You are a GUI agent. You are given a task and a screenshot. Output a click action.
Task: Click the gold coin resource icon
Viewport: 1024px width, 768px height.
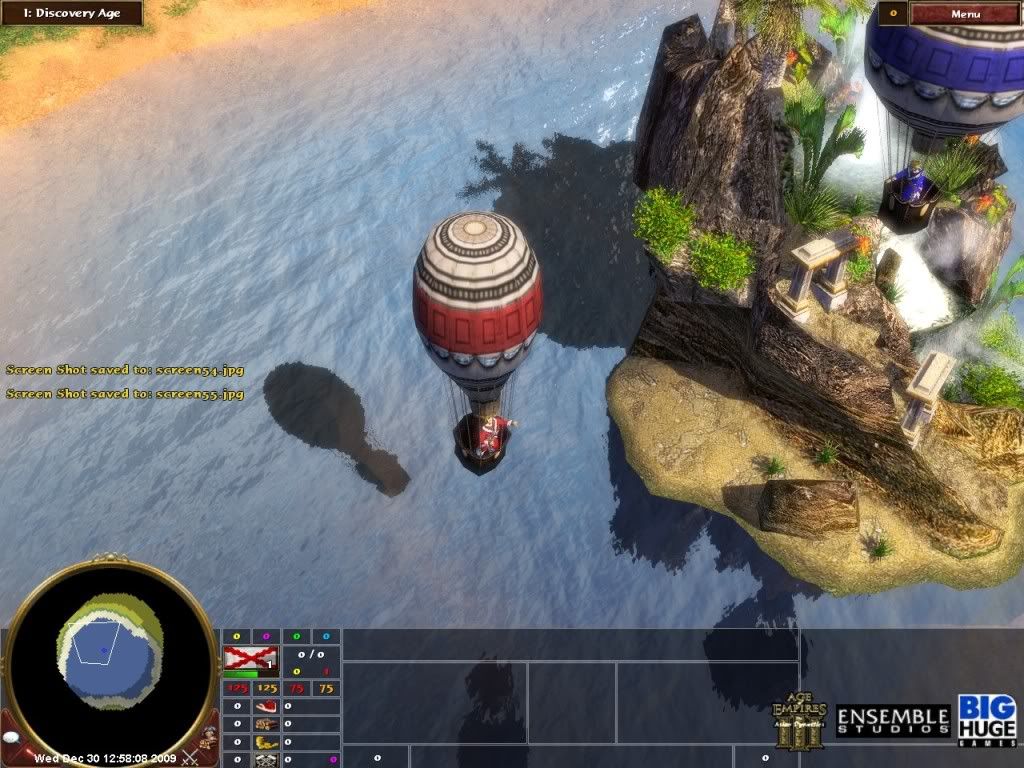(x=265, y=743)
